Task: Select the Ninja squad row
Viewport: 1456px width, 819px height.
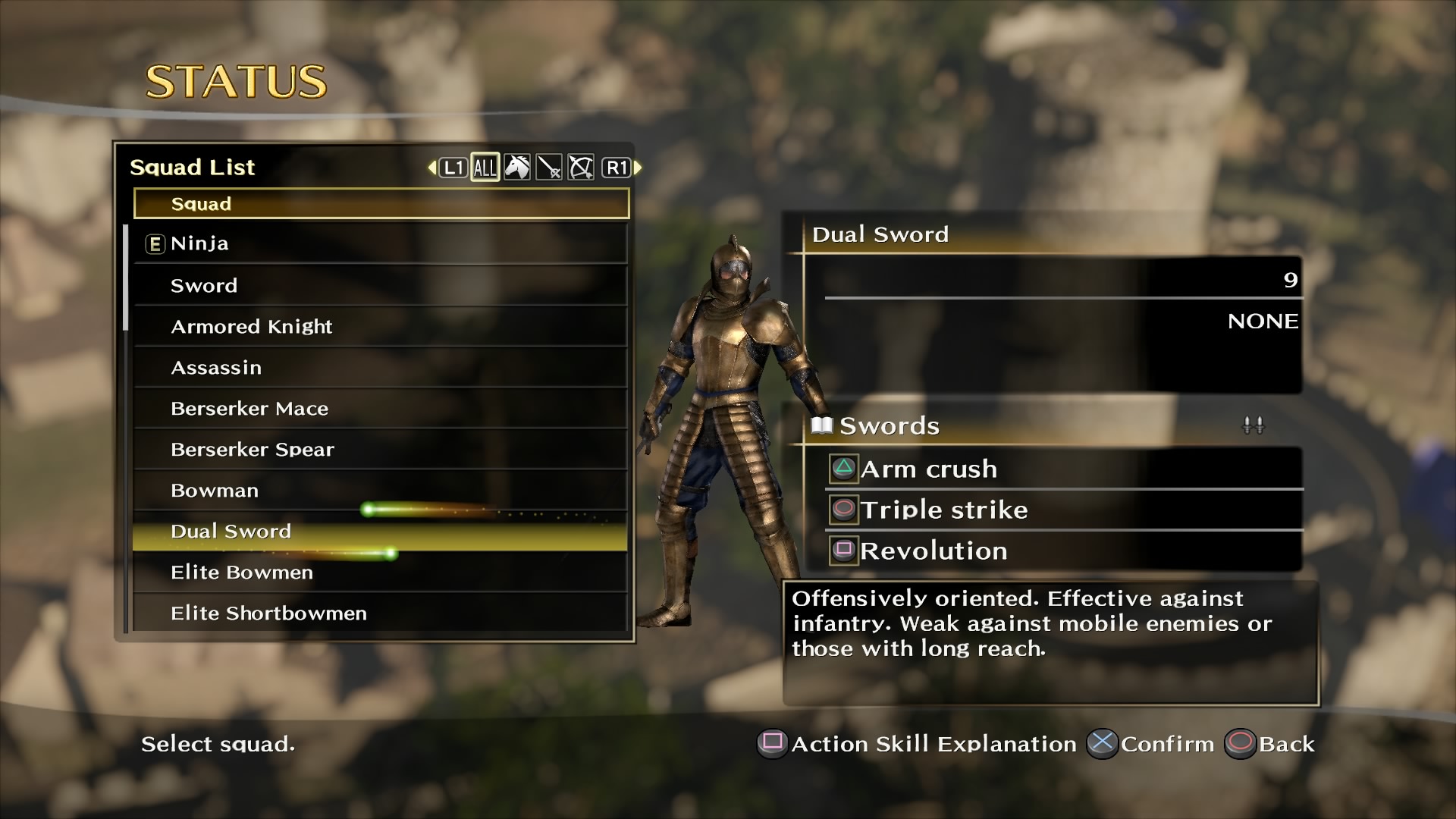Action: [x=379, y=243]
